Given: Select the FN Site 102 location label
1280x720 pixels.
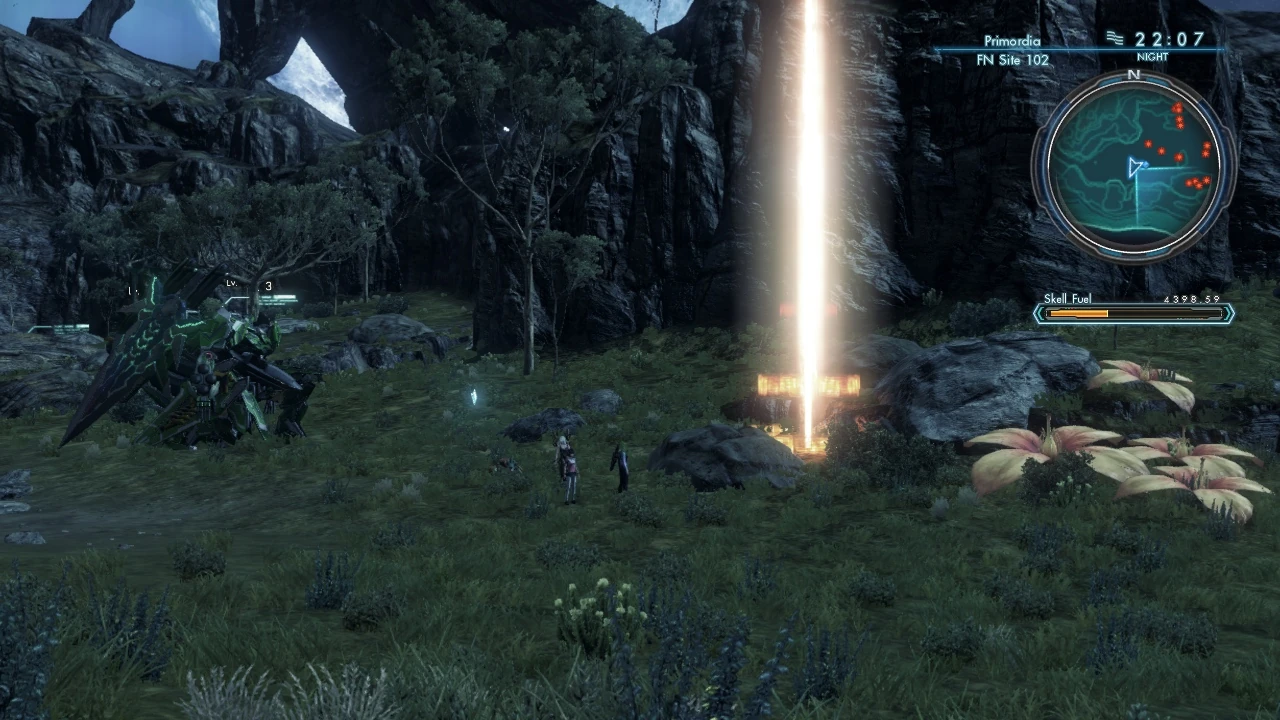Looking at the screenshot, I should pos(1013,59).
